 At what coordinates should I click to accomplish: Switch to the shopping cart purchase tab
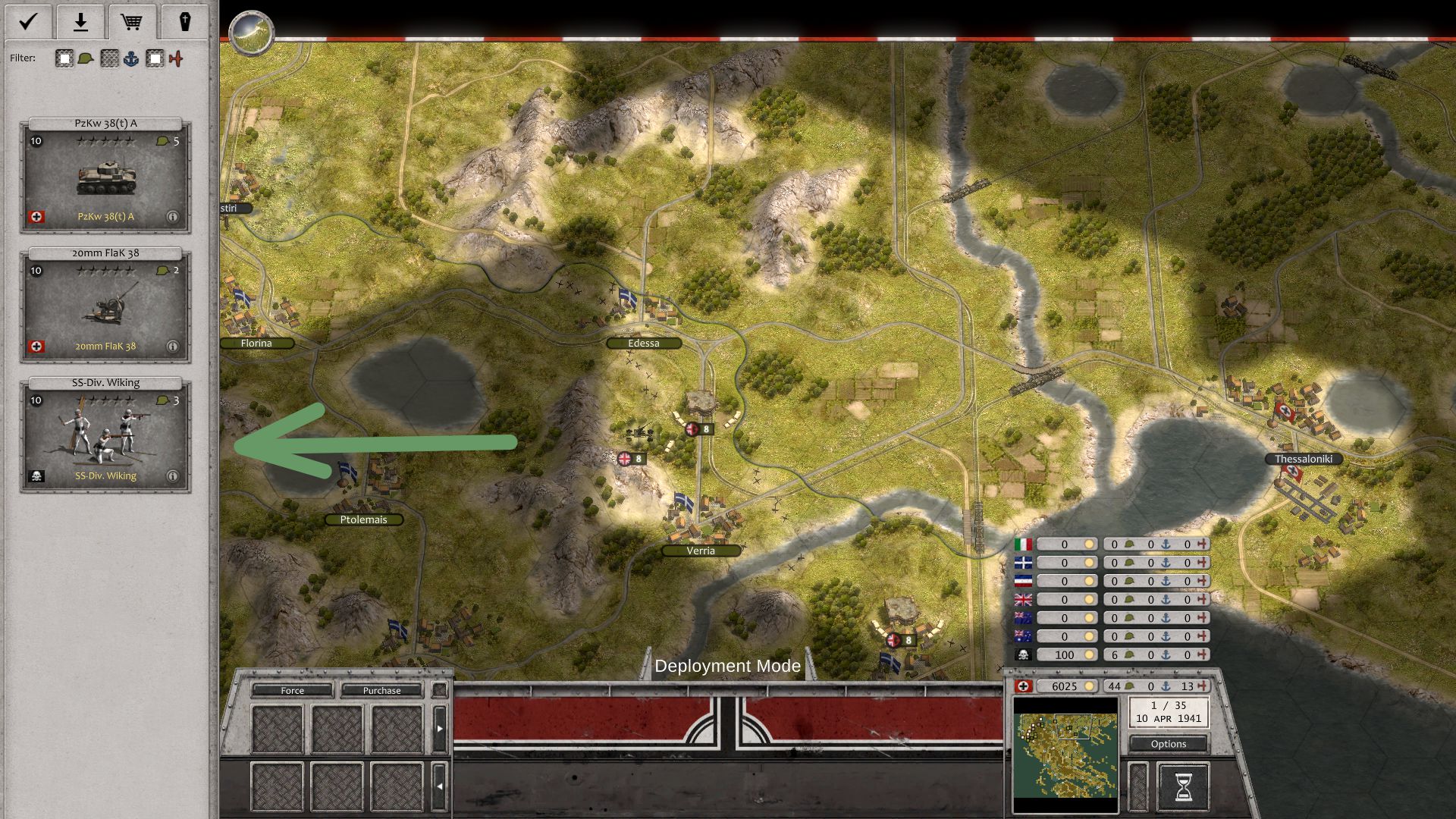point(132,22)
